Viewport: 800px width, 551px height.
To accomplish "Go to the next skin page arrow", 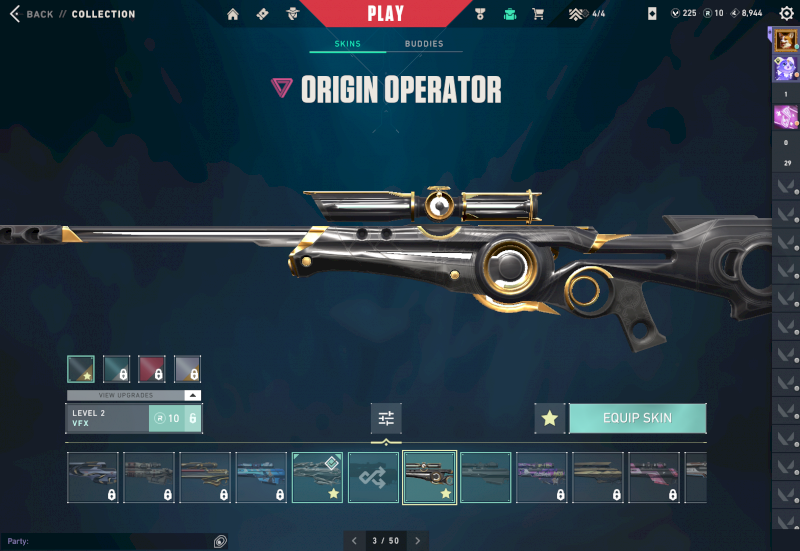I will [418, 541].
